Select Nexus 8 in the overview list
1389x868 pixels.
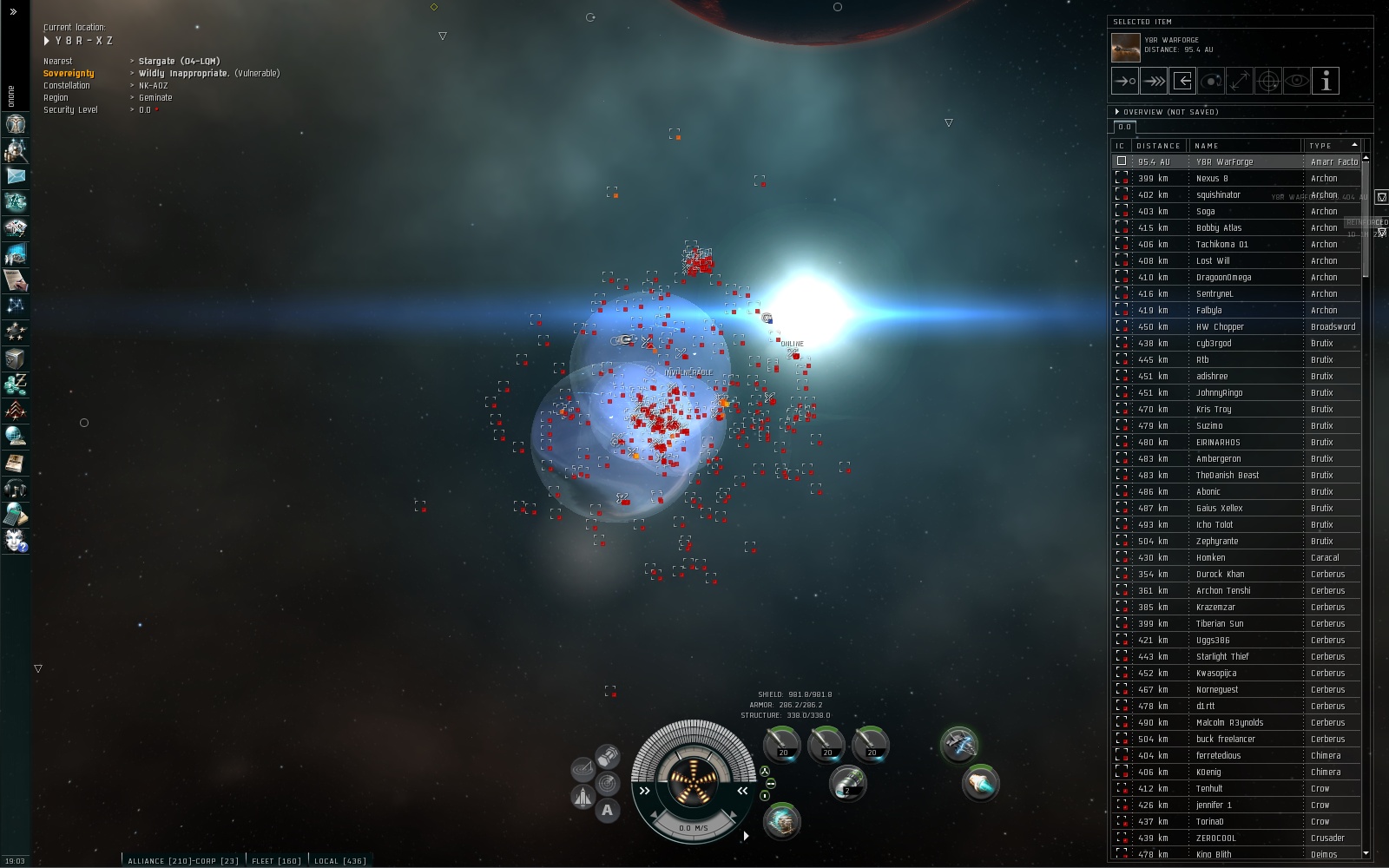1212,179
